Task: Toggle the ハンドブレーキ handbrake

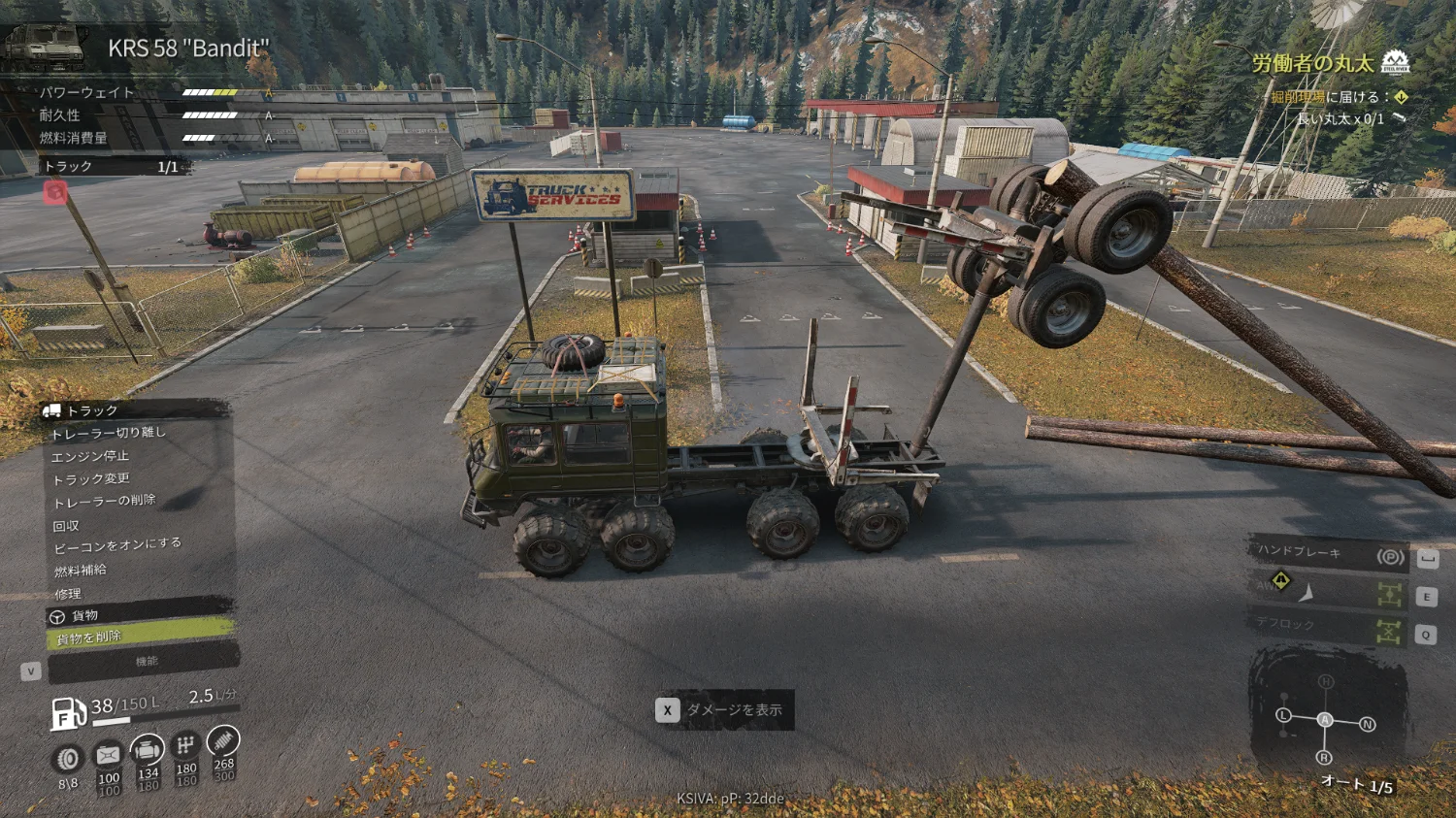Action: [x=1327, y=554]
